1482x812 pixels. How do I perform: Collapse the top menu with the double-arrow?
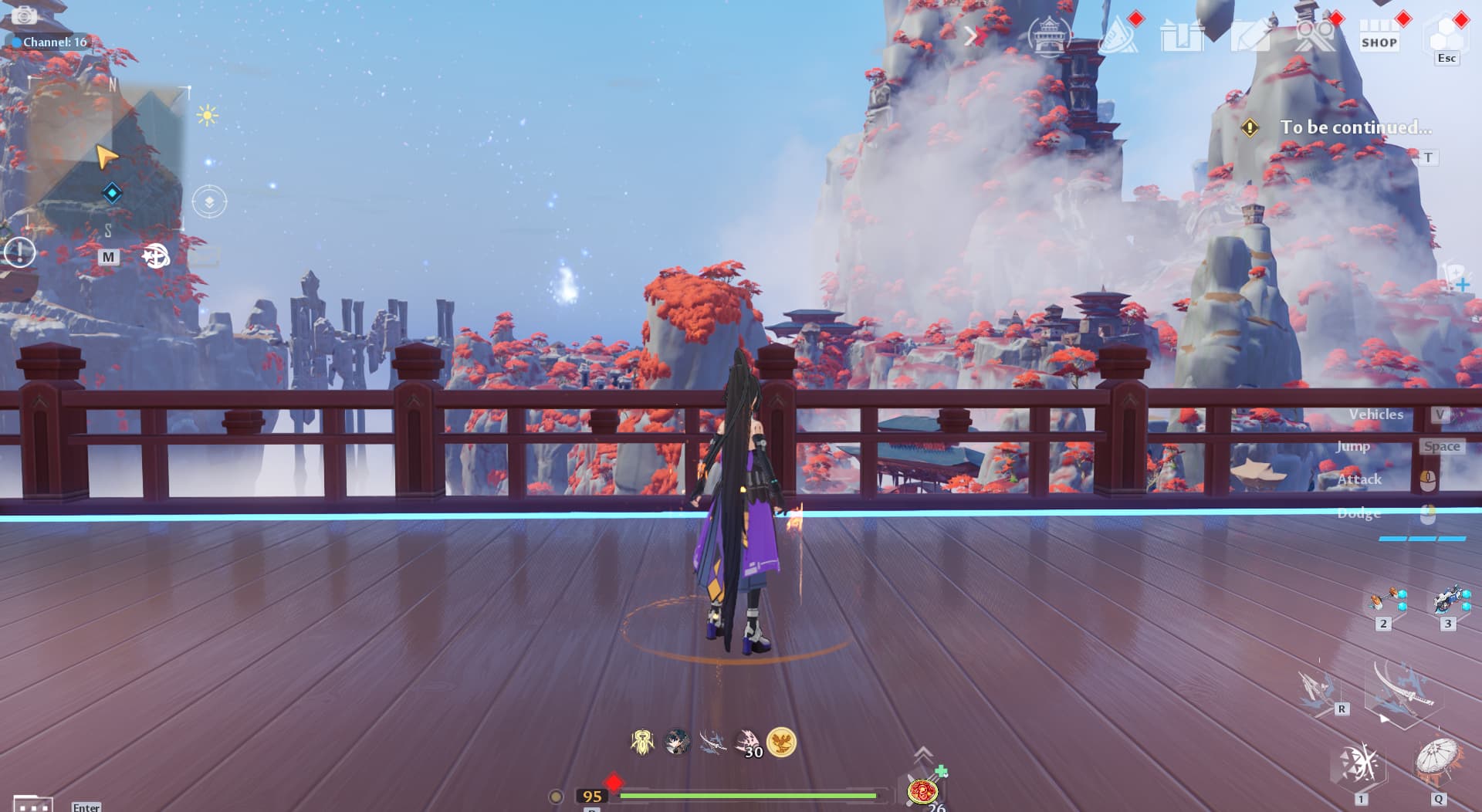(972, 36)
